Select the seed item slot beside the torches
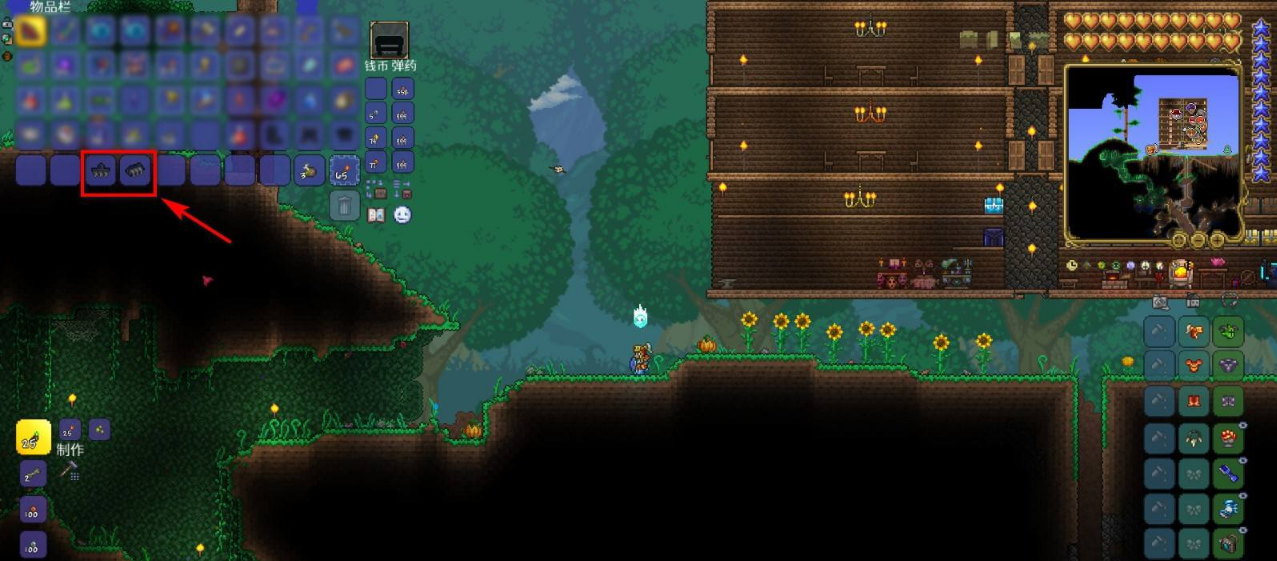The height and width of the screenshot is (561, 1277). [309, 171]
